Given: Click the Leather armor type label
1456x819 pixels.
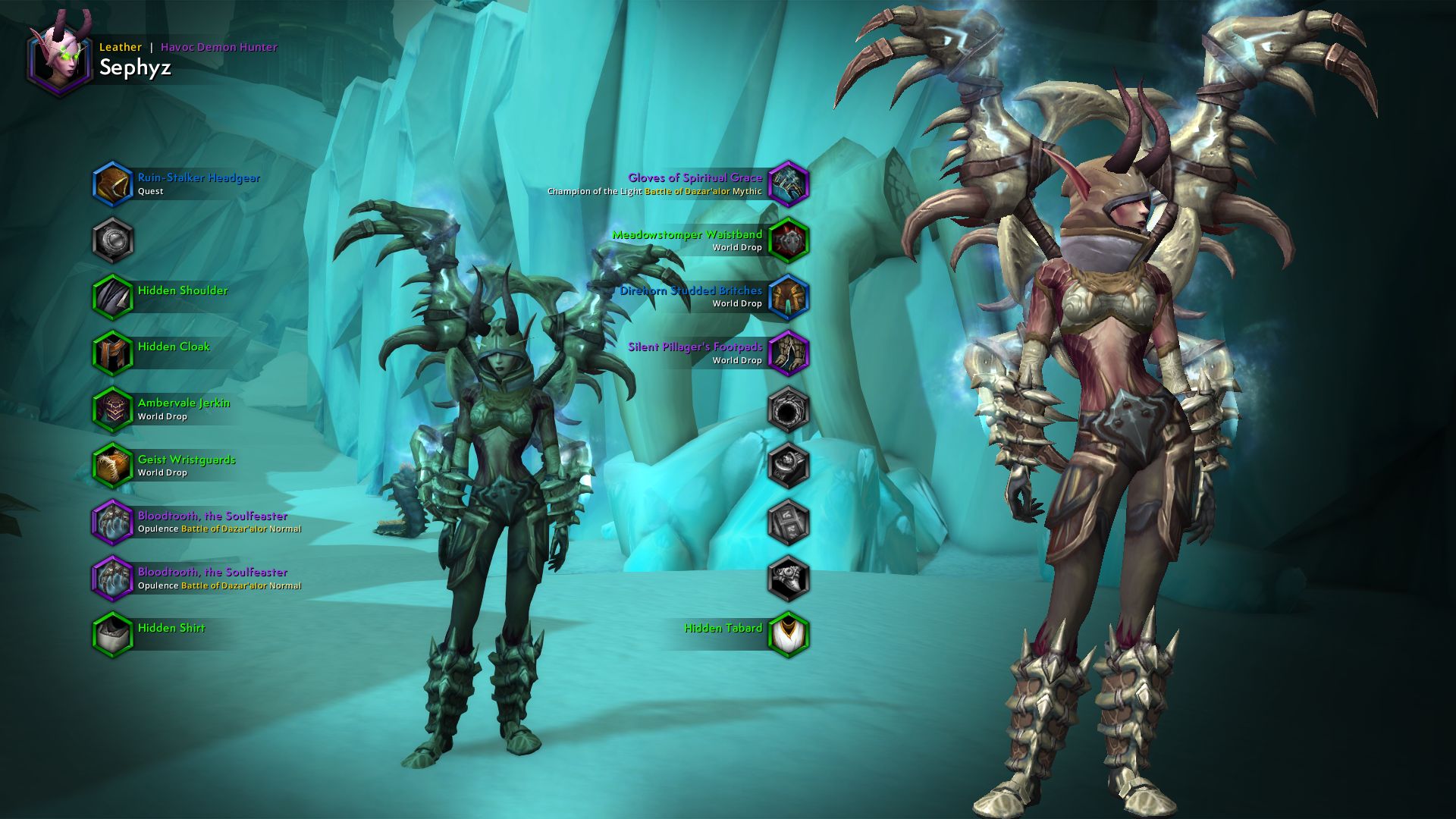Looking at the screenshot, I should [121, 47].
